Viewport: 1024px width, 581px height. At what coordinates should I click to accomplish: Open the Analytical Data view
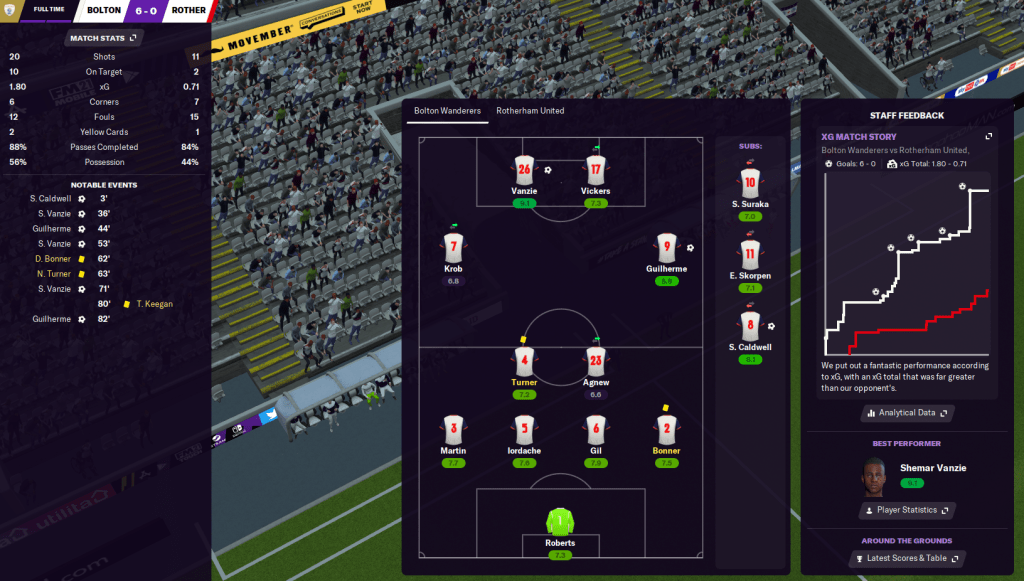coord(907,412)
